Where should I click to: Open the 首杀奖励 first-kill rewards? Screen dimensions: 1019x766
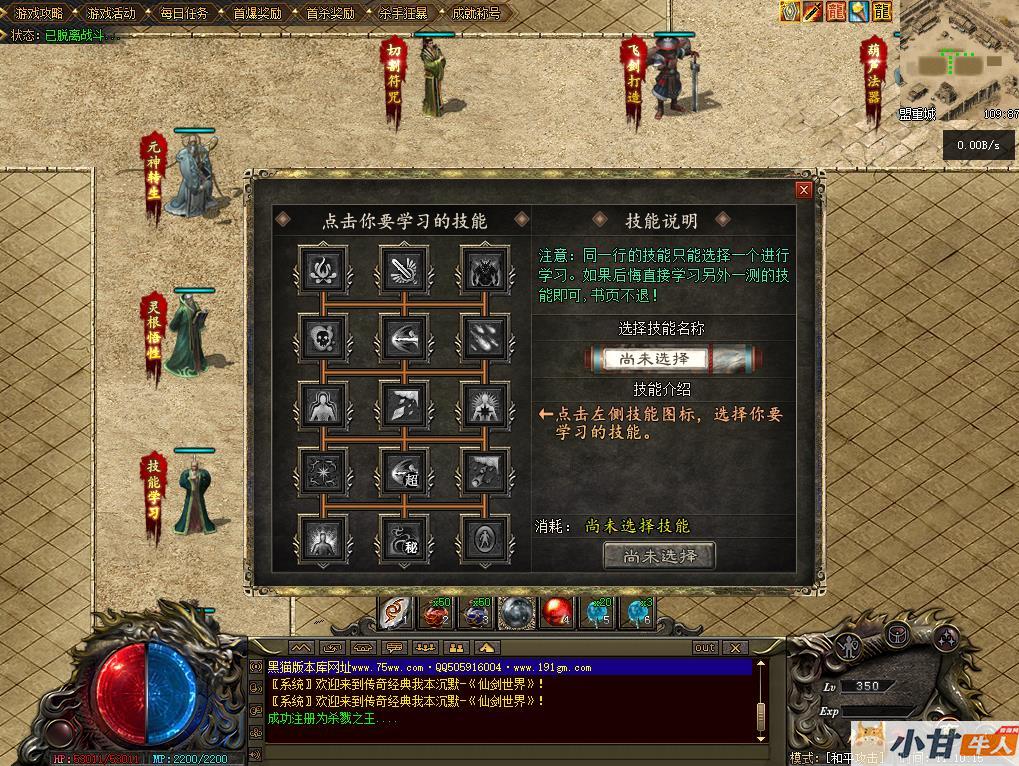(330, 13)
